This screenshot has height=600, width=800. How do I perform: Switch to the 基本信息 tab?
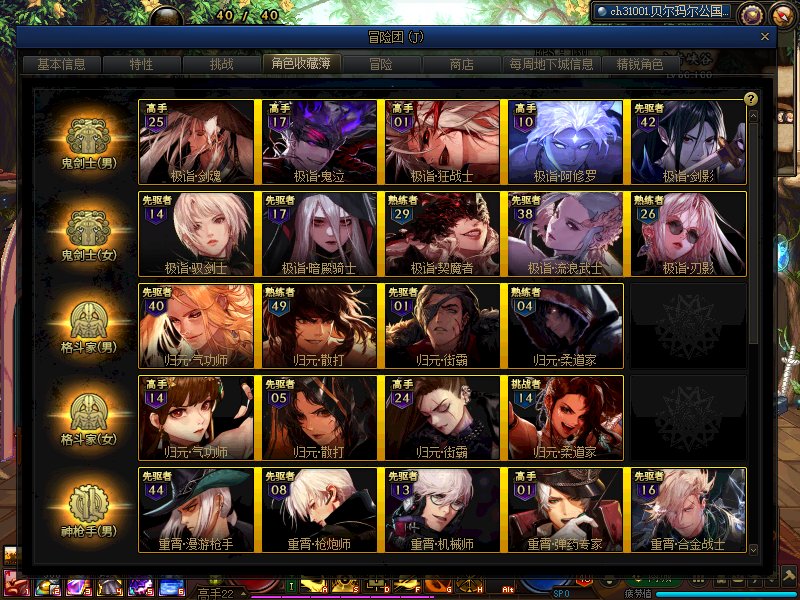[61, 64]
